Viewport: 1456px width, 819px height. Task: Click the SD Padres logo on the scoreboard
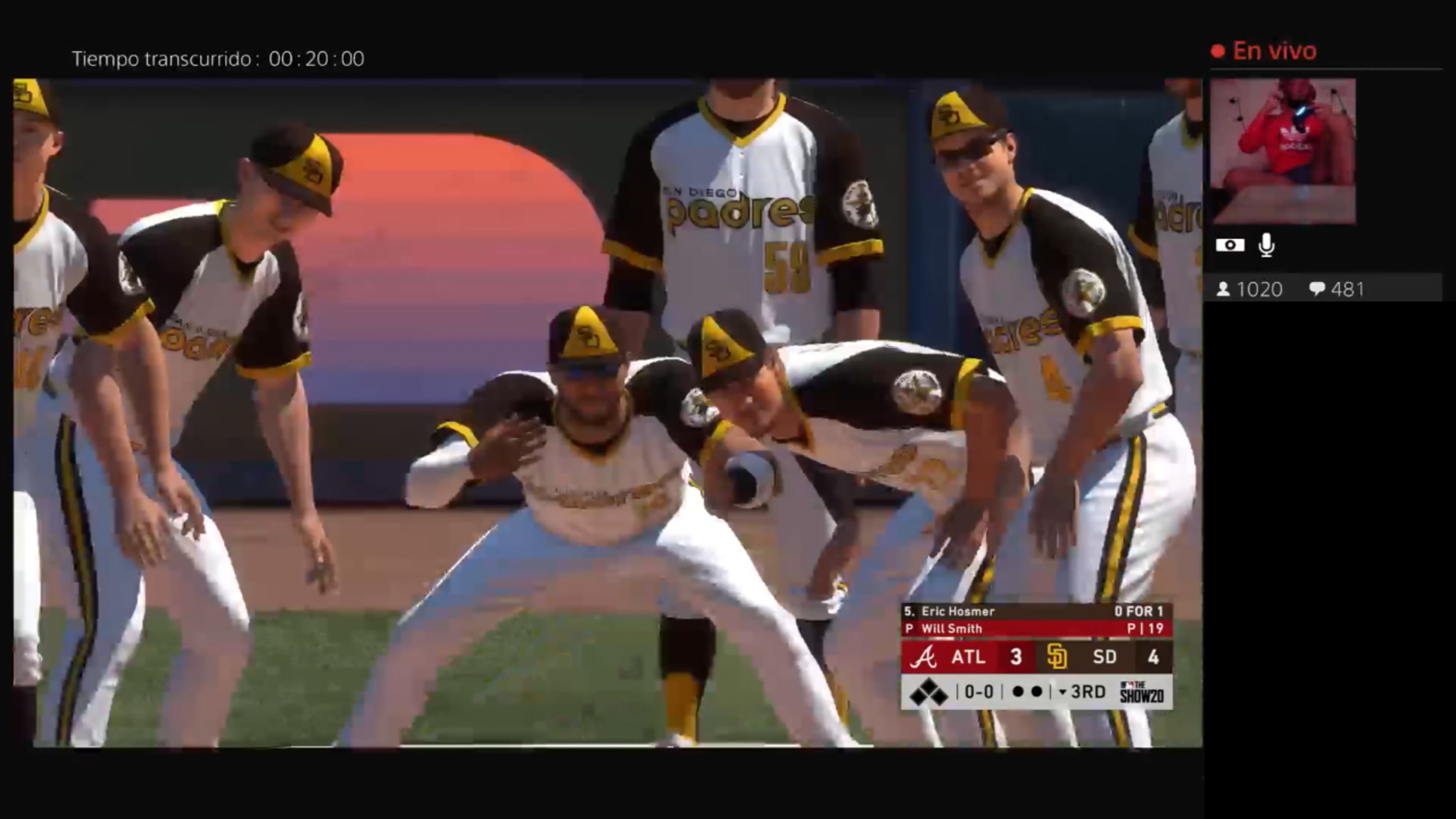1058,657
